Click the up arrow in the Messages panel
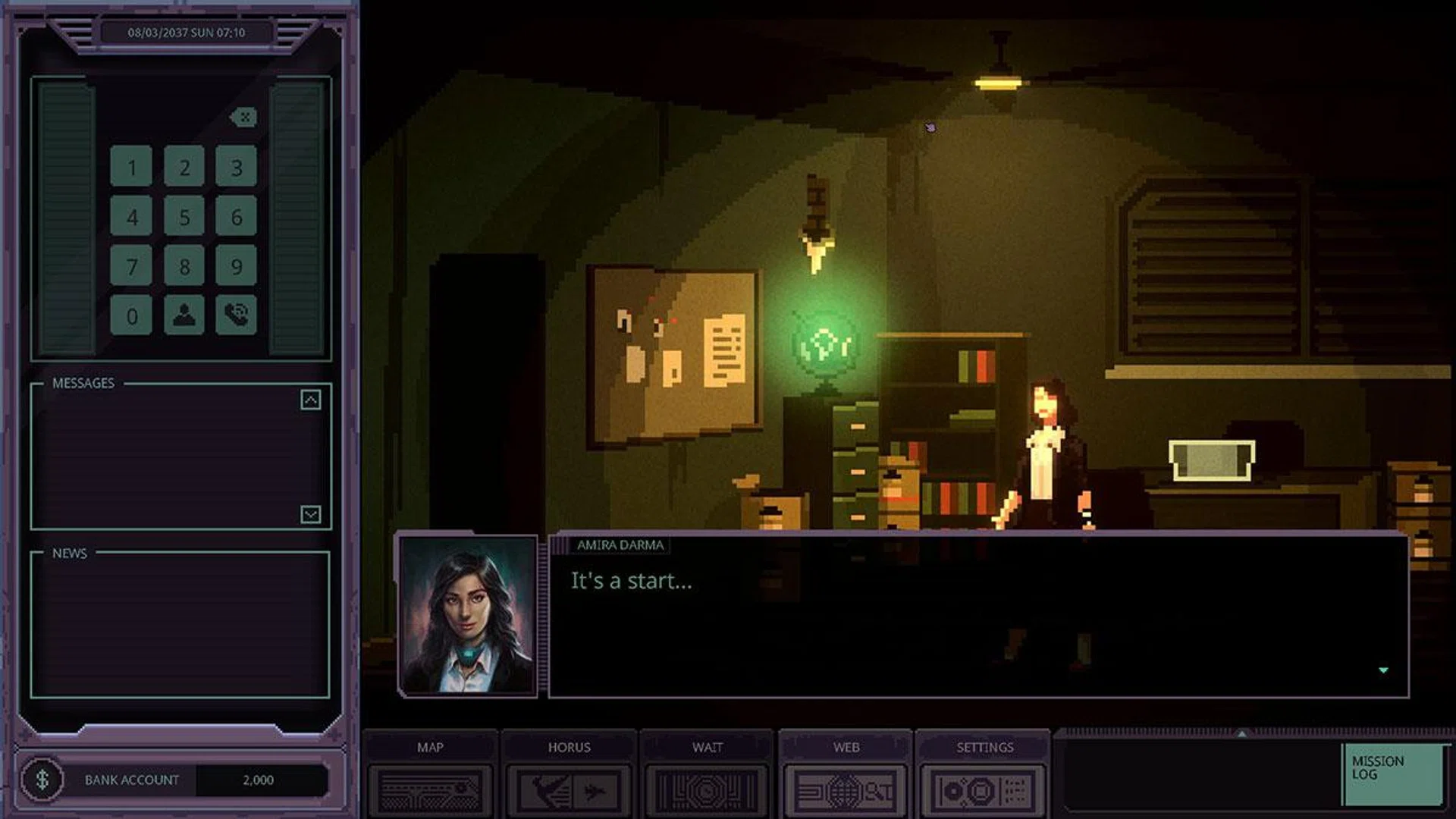 pos(310,400)
